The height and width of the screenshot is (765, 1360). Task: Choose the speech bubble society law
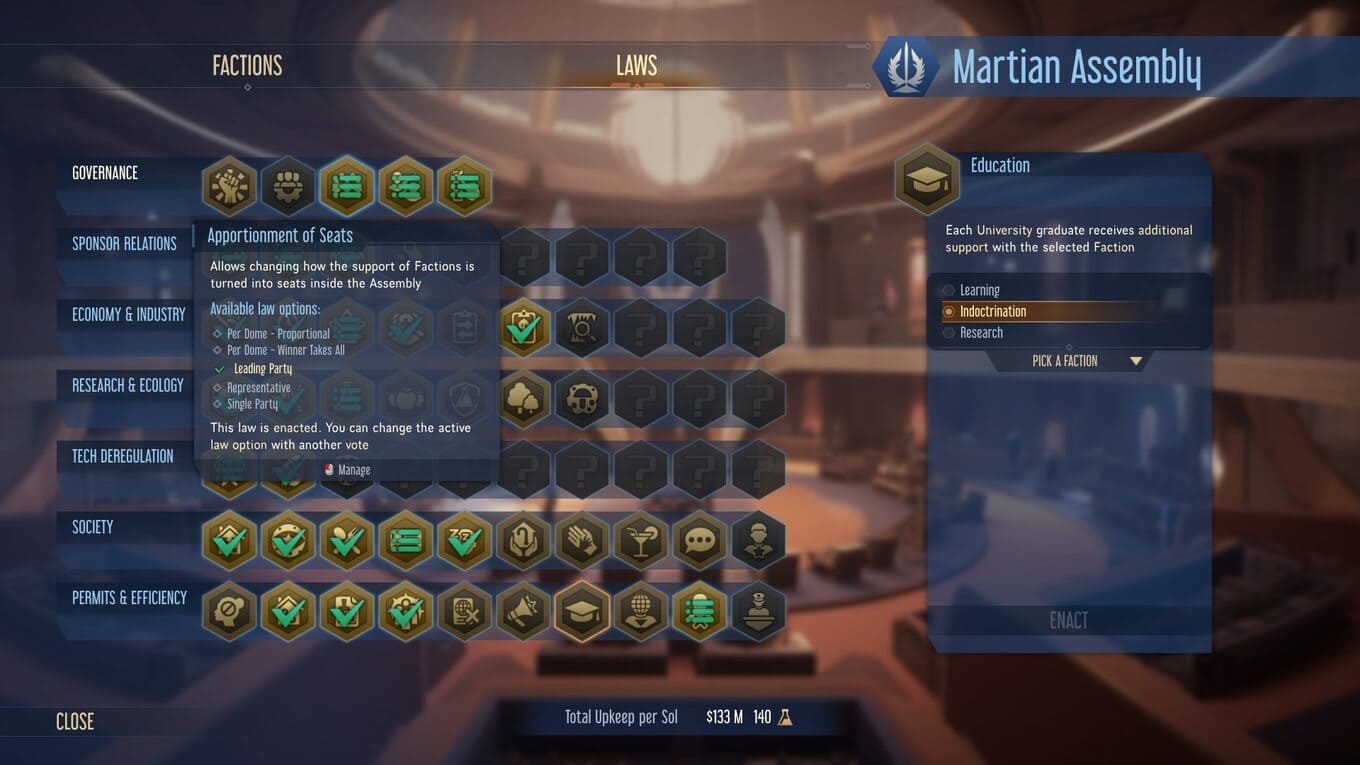coord(700,541)
